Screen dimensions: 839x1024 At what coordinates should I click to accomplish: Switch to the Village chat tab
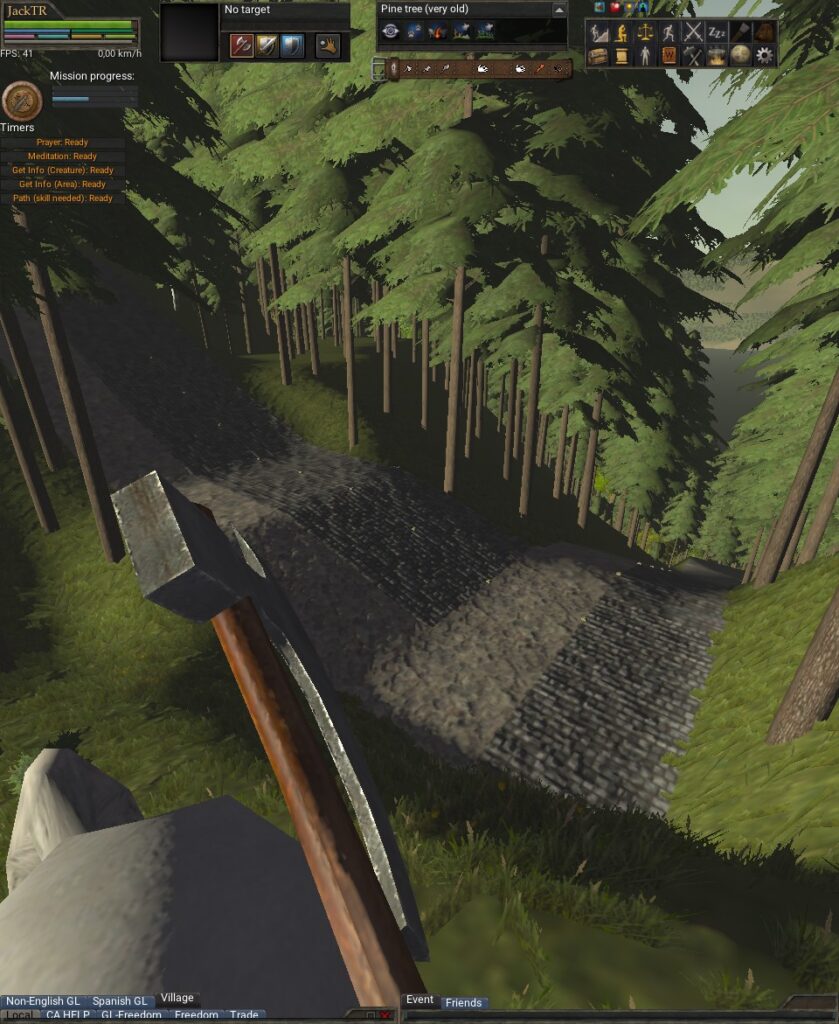pyautogui.click(x=177, y=998)
